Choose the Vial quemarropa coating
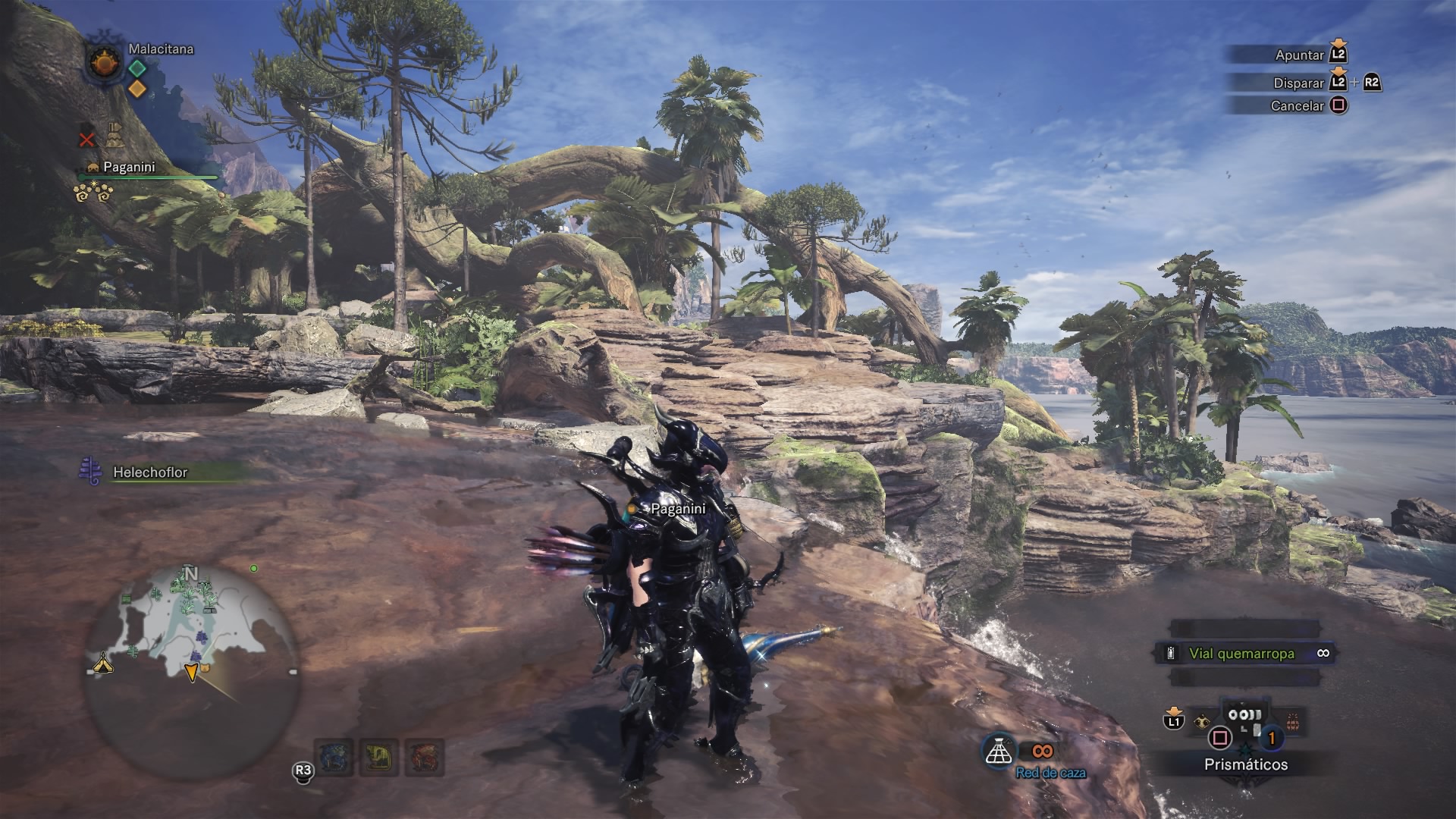Image resolution: width=1456 pixels, height=819 pixels. click(1244, 653)
